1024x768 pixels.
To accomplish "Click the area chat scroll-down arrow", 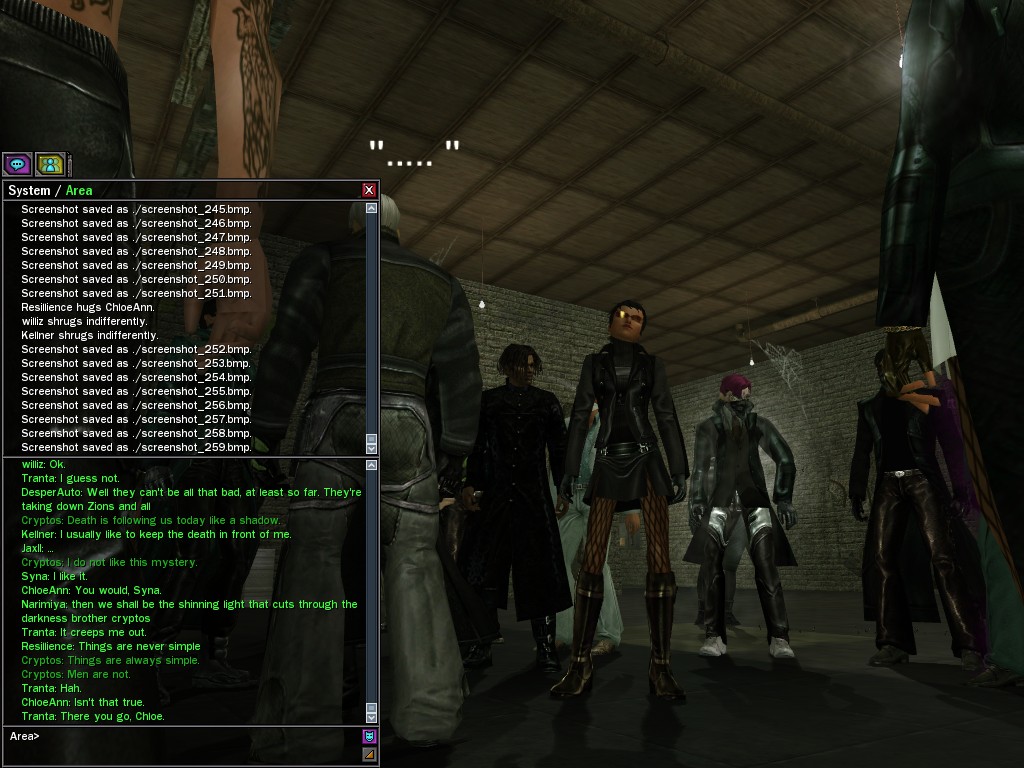I will pos(372,716).
